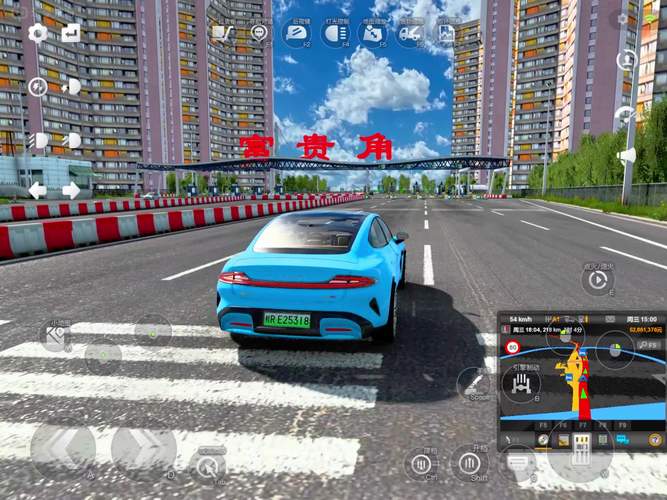Shift down a gear with Ctrl button
The image size is (667, 500).
click(422, 464)
